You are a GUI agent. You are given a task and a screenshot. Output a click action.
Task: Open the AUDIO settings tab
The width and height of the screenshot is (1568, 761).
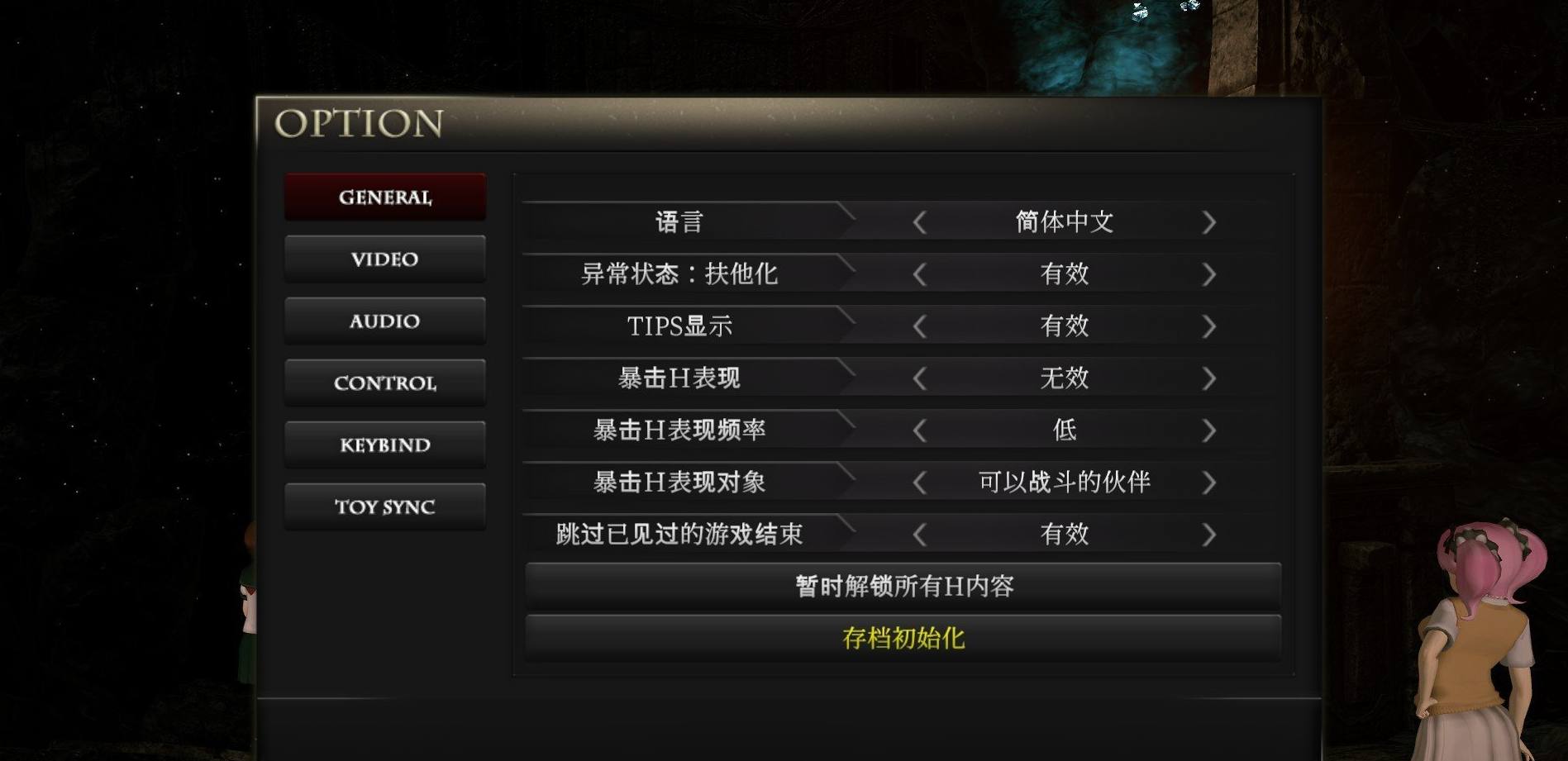(x=384, y=321)
